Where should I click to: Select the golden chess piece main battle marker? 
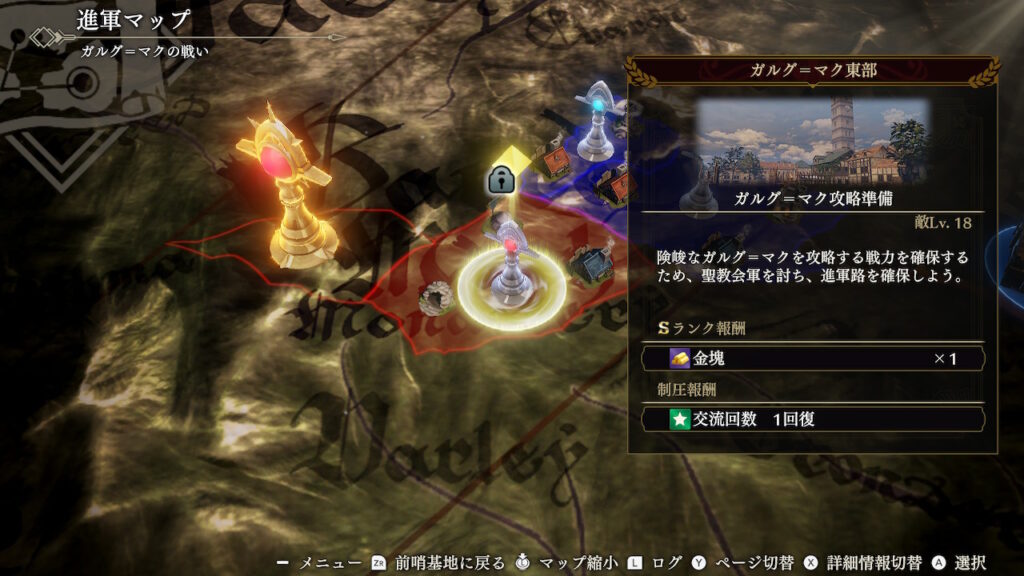pyautogui.click(x=283, y=190)
